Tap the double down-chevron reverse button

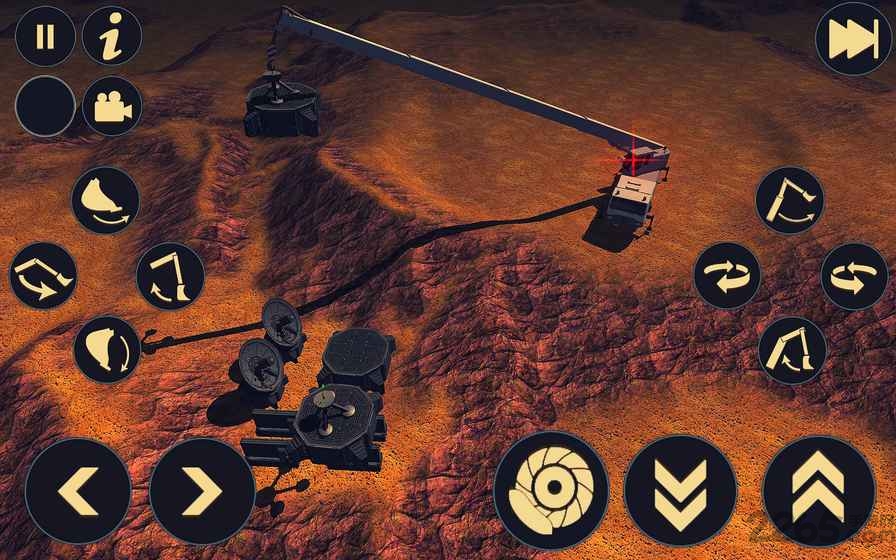click(680, 491)
